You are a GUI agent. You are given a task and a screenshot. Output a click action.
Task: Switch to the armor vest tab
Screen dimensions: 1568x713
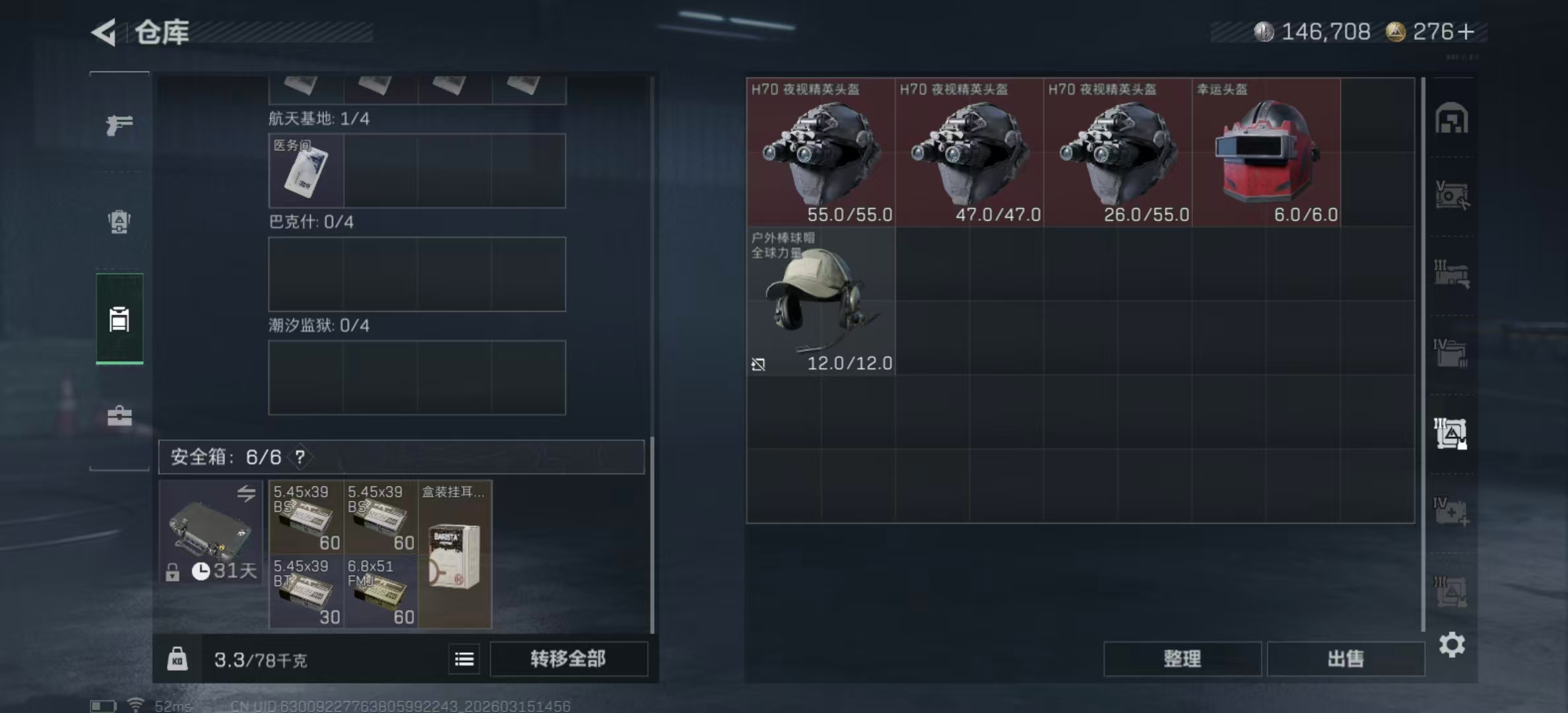pos(119,222)
